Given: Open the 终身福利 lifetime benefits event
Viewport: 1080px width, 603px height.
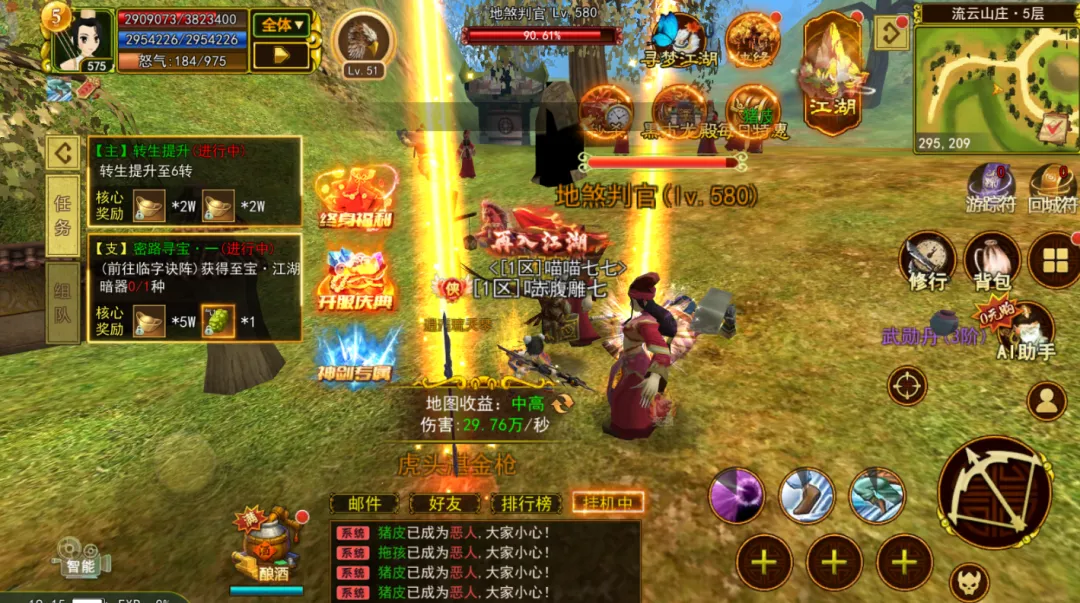Looking at the screenshot, I should point(356,198).
